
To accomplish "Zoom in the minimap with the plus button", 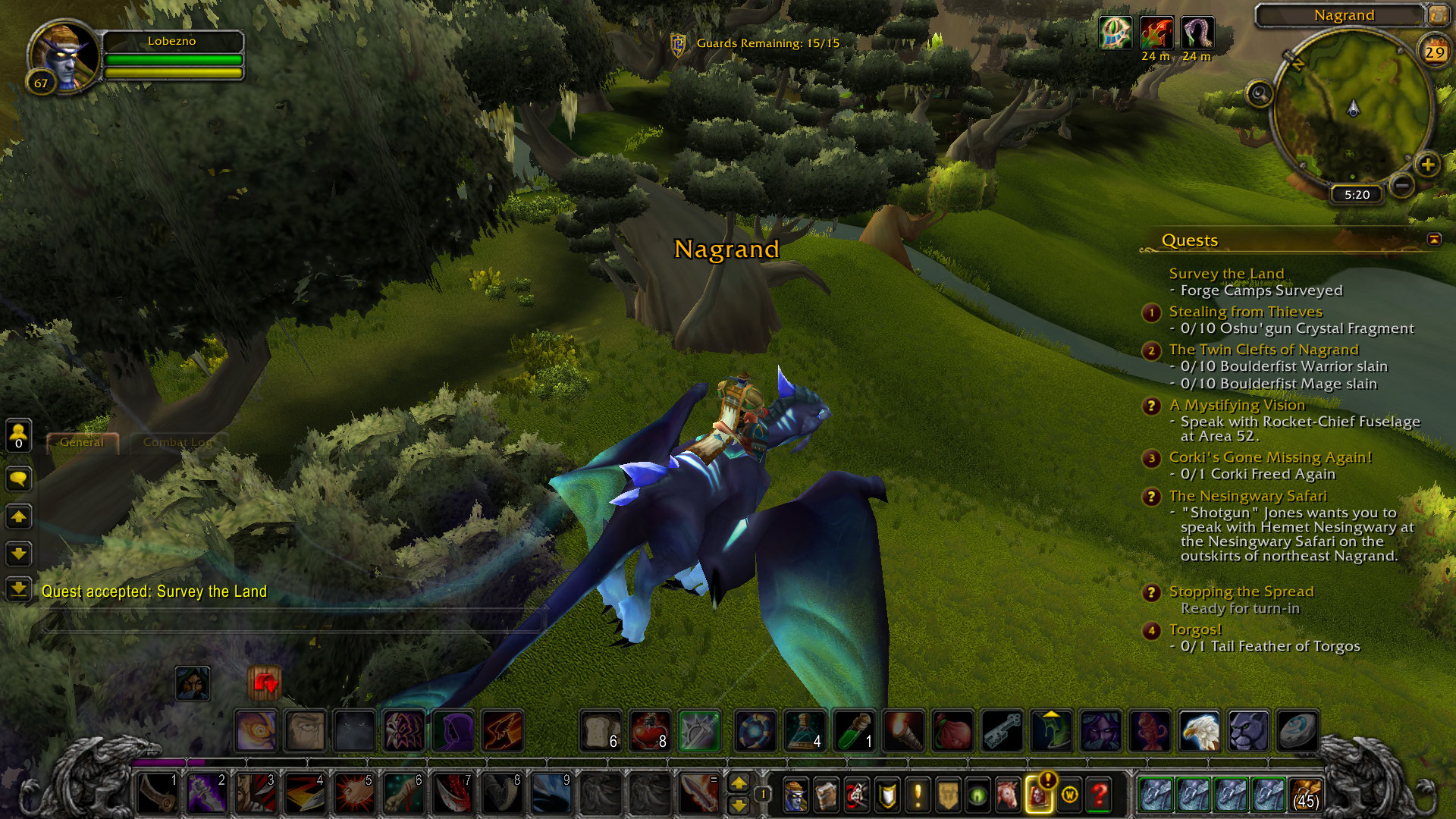I will tap(1427, 165).
